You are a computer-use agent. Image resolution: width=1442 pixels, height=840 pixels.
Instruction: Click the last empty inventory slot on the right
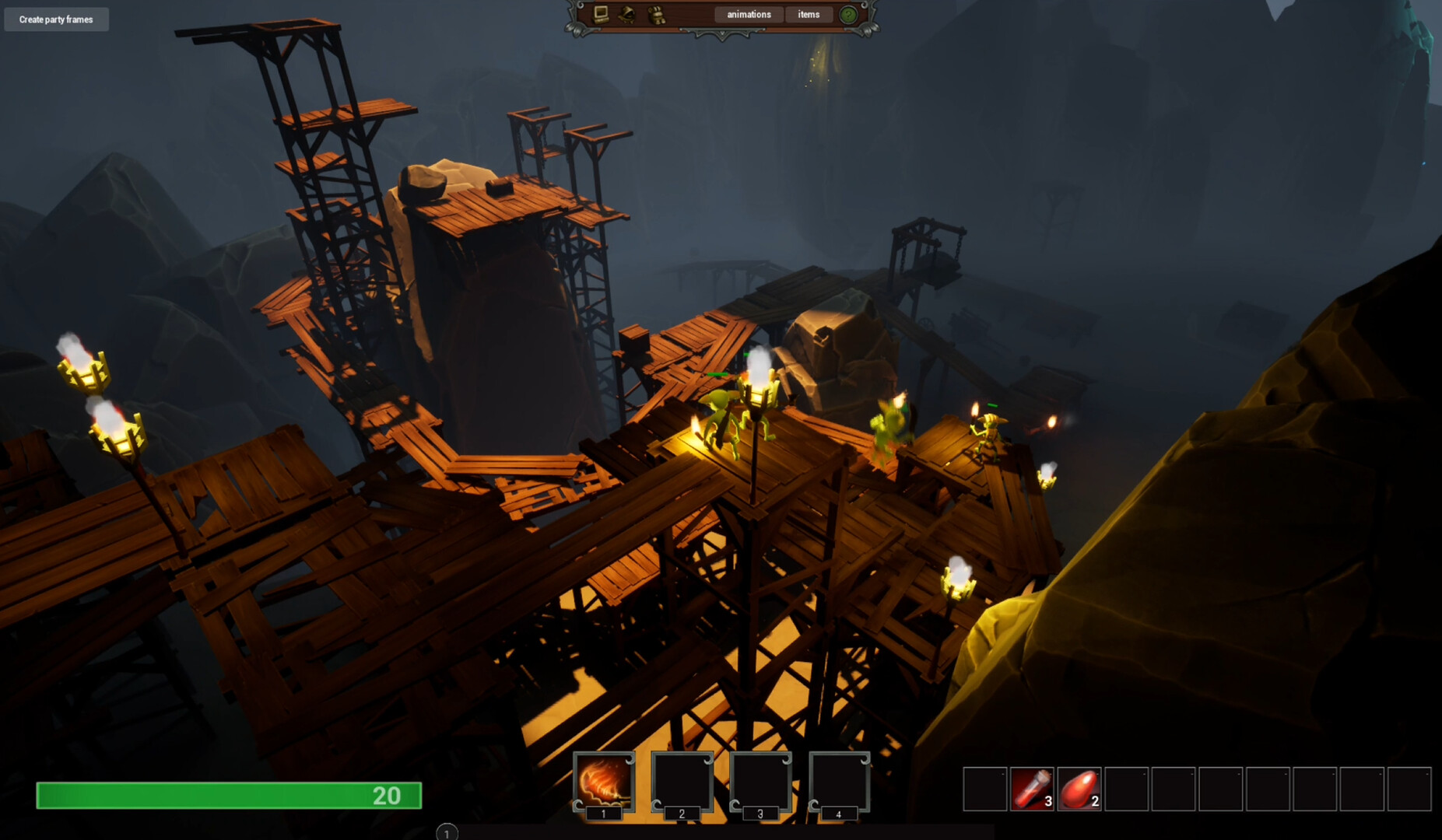[1409, 788]
